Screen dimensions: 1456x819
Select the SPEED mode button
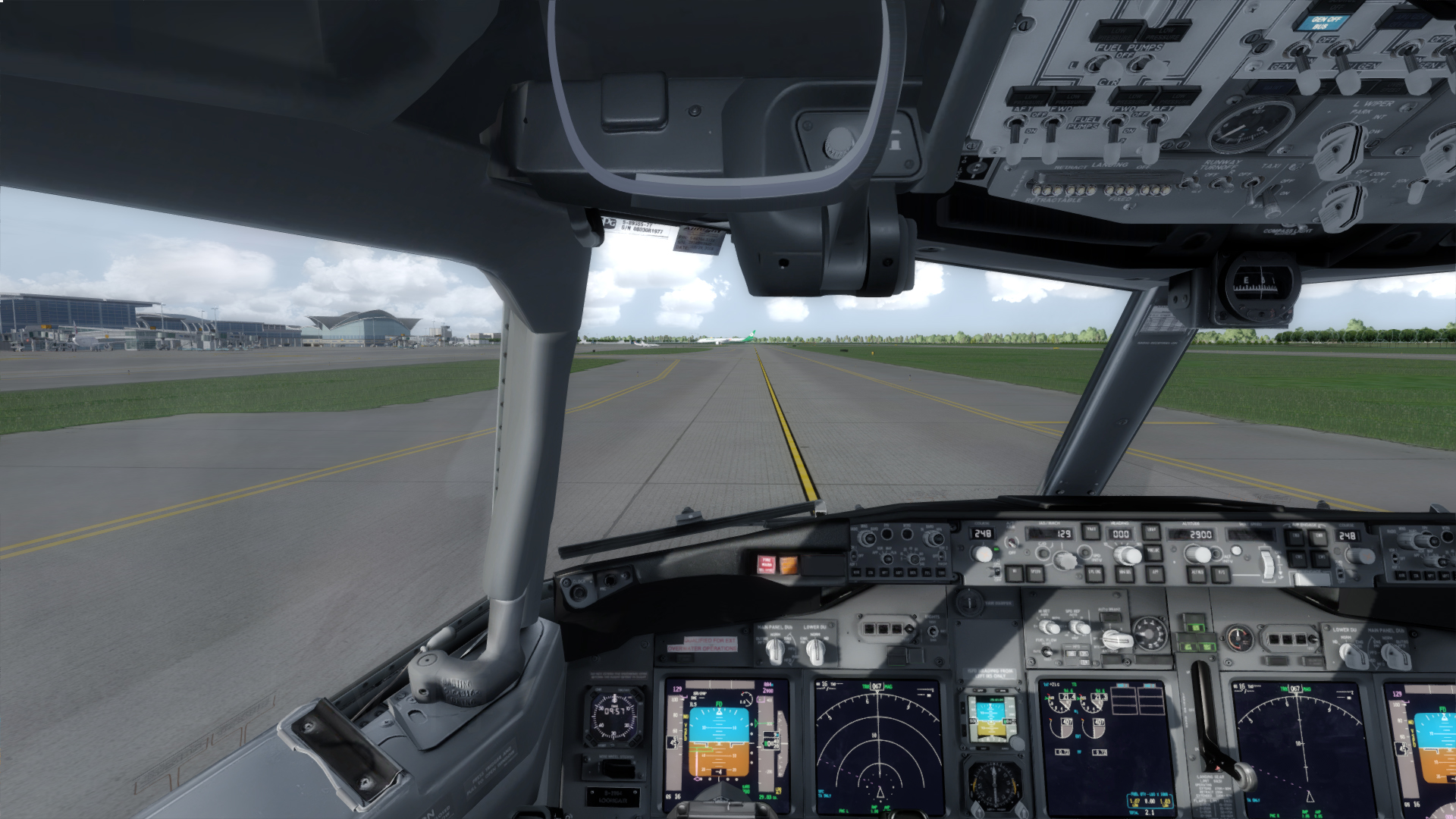click(1035, 573)
